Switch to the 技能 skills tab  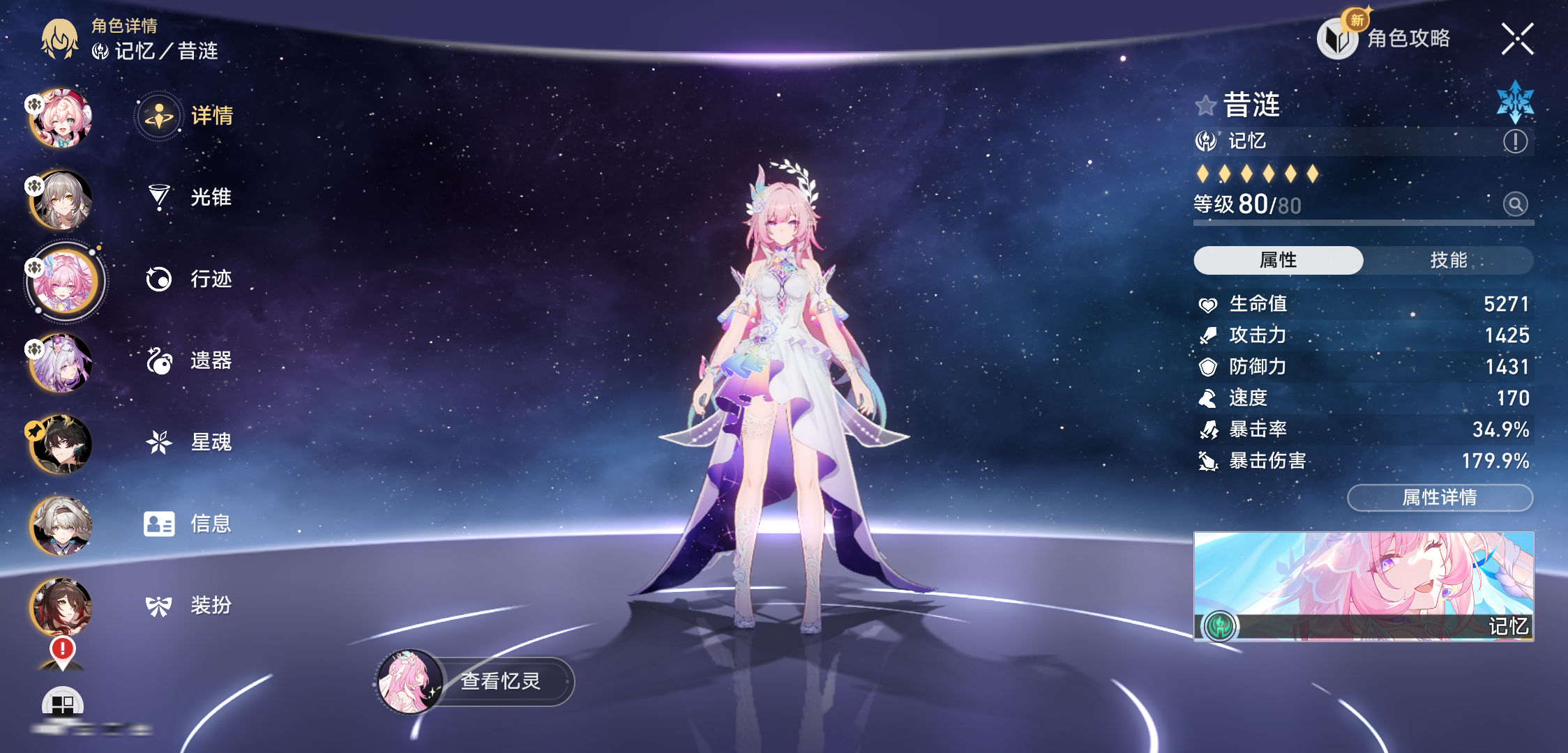point(1448,260)
